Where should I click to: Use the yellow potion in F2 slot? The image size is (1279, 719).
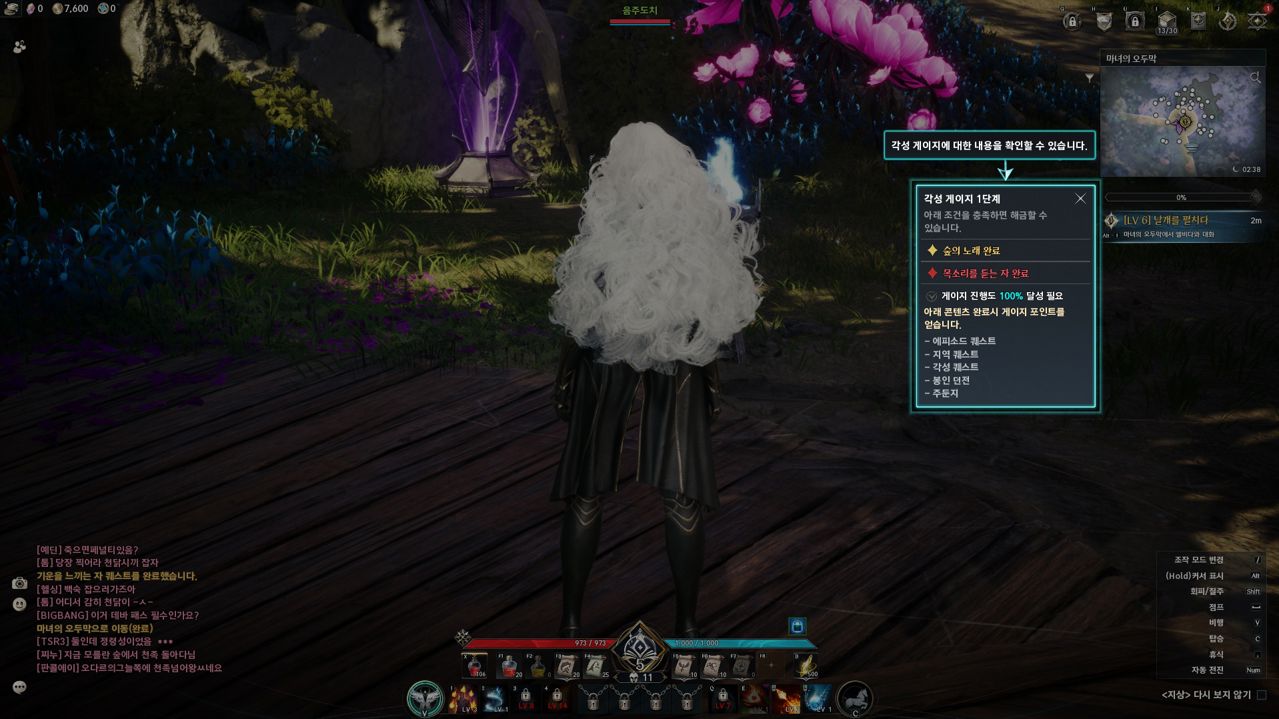click(x=538, y=667)
